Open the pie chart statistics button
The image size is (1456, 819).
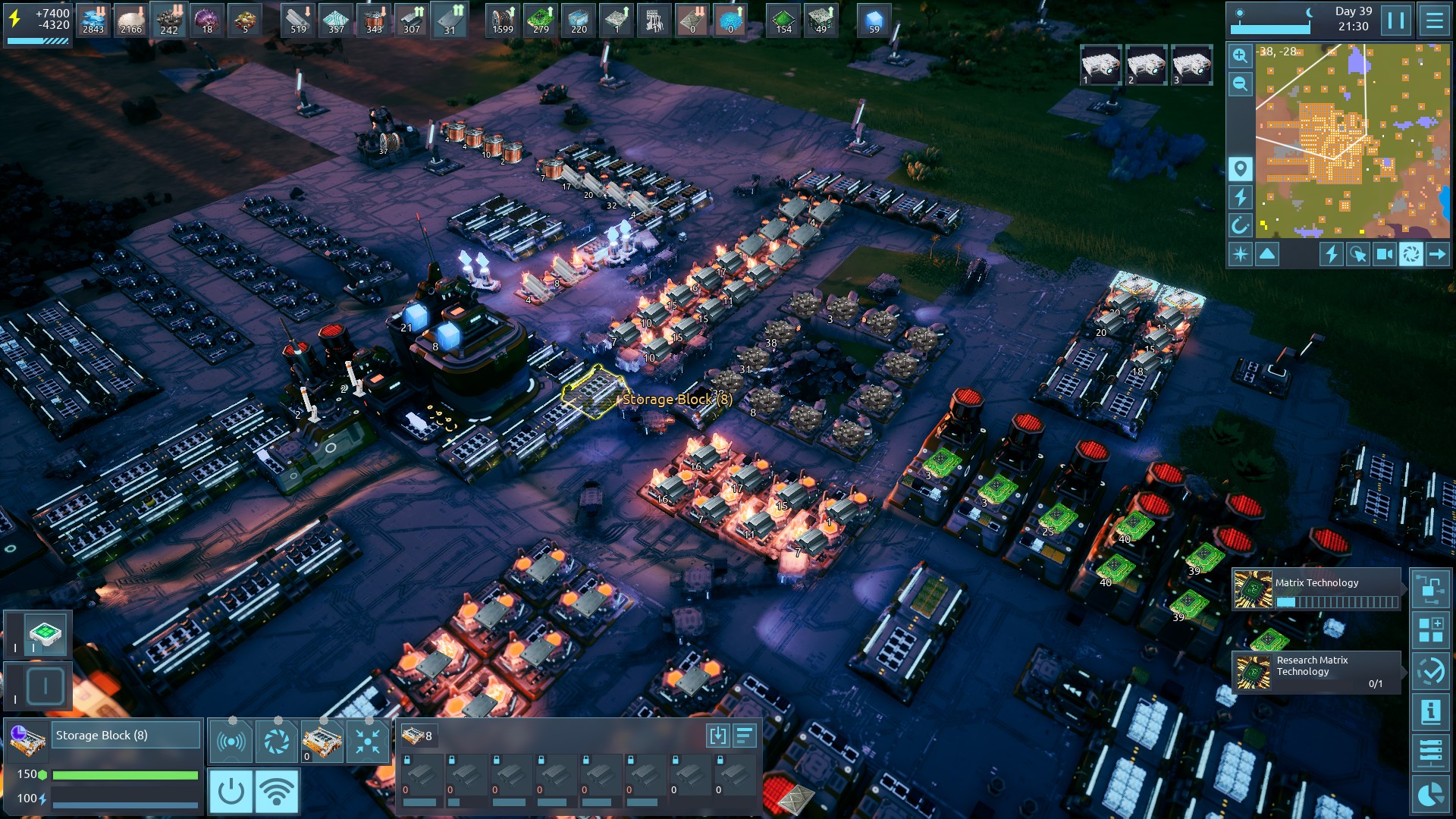click(1430, 794)
